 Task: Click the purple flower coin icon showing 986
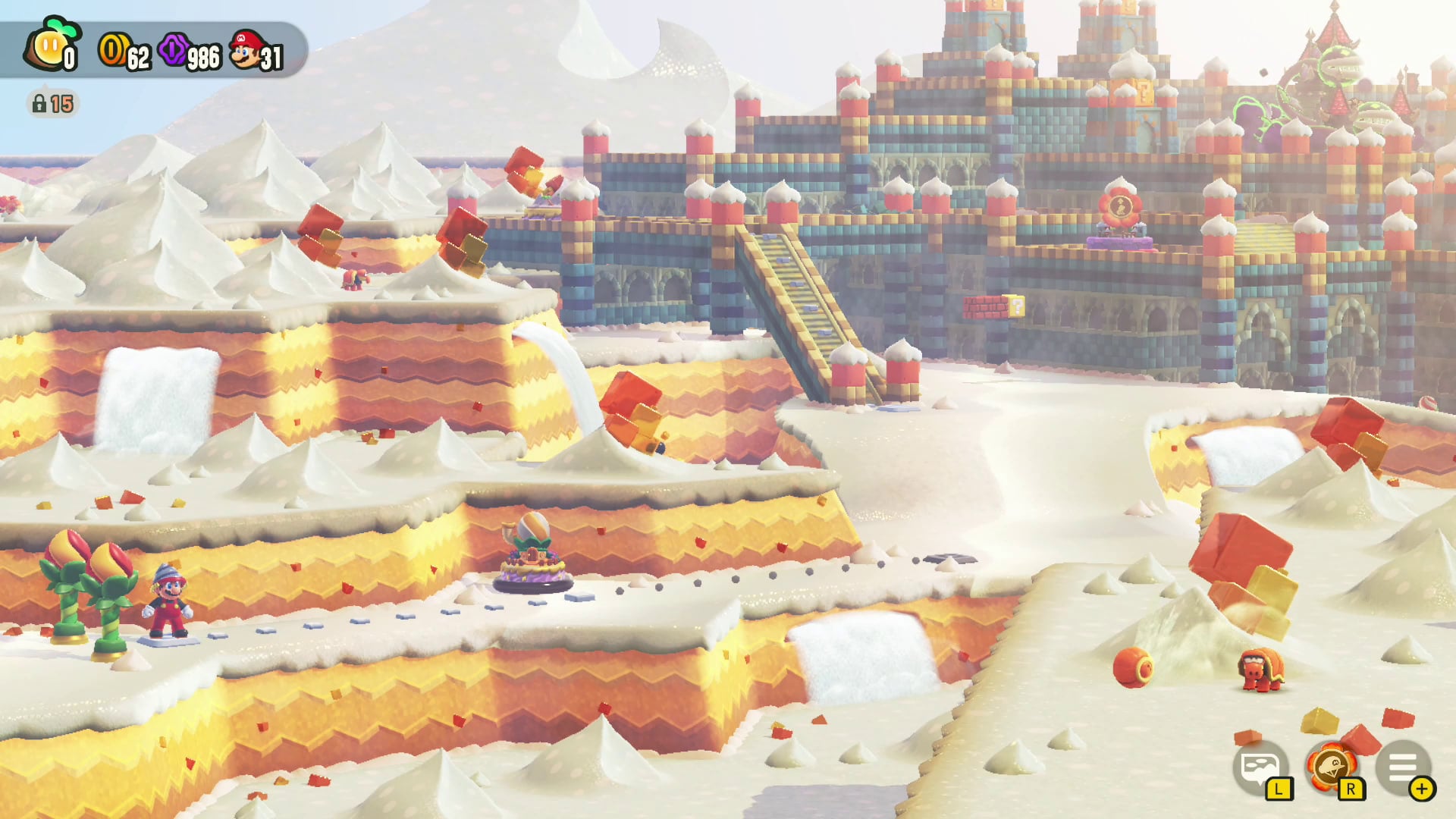coord(176,48)
